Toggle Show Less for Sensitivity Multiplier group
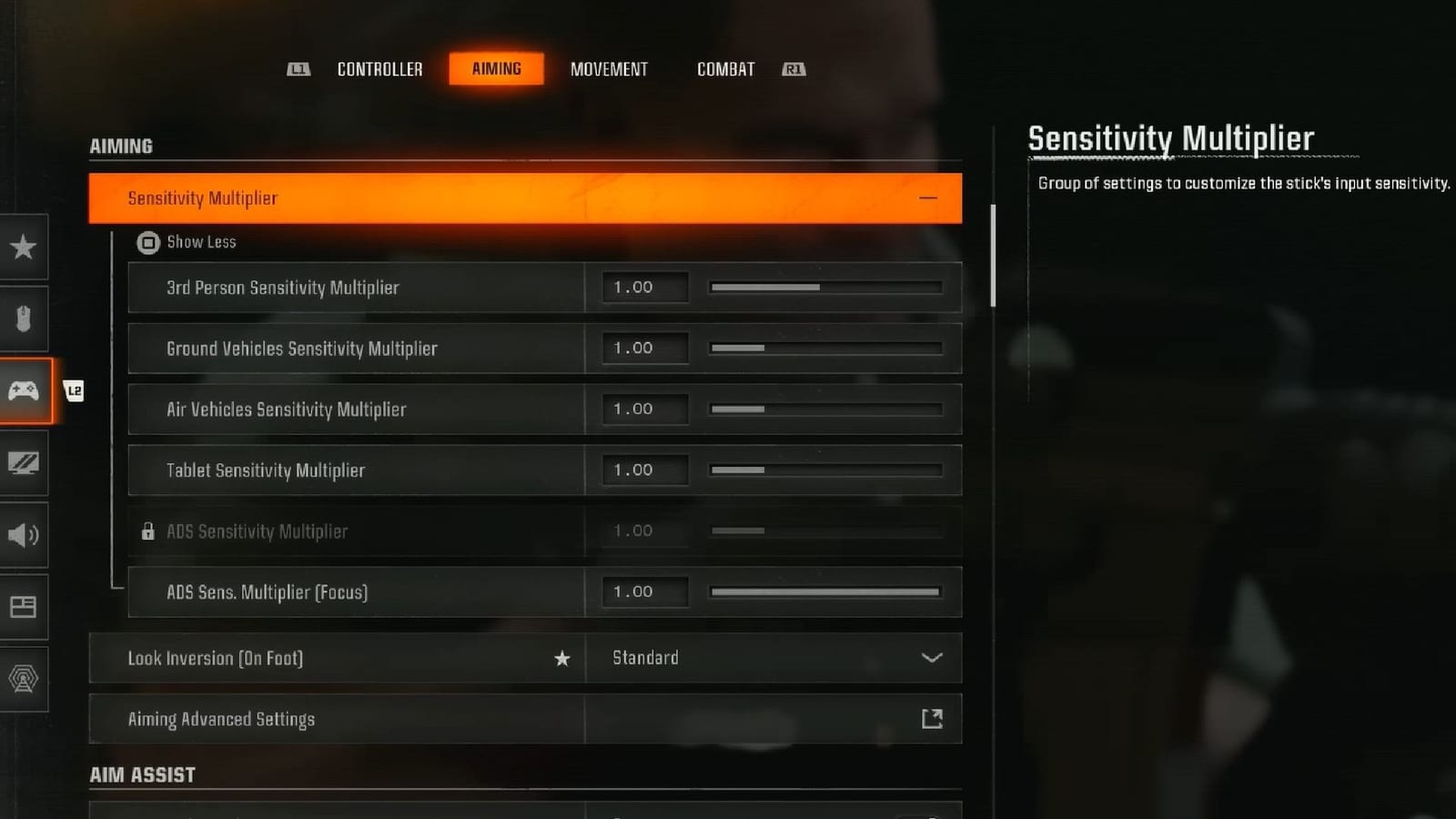This screenshot has height=819, width=1456. tap(187, 242)
